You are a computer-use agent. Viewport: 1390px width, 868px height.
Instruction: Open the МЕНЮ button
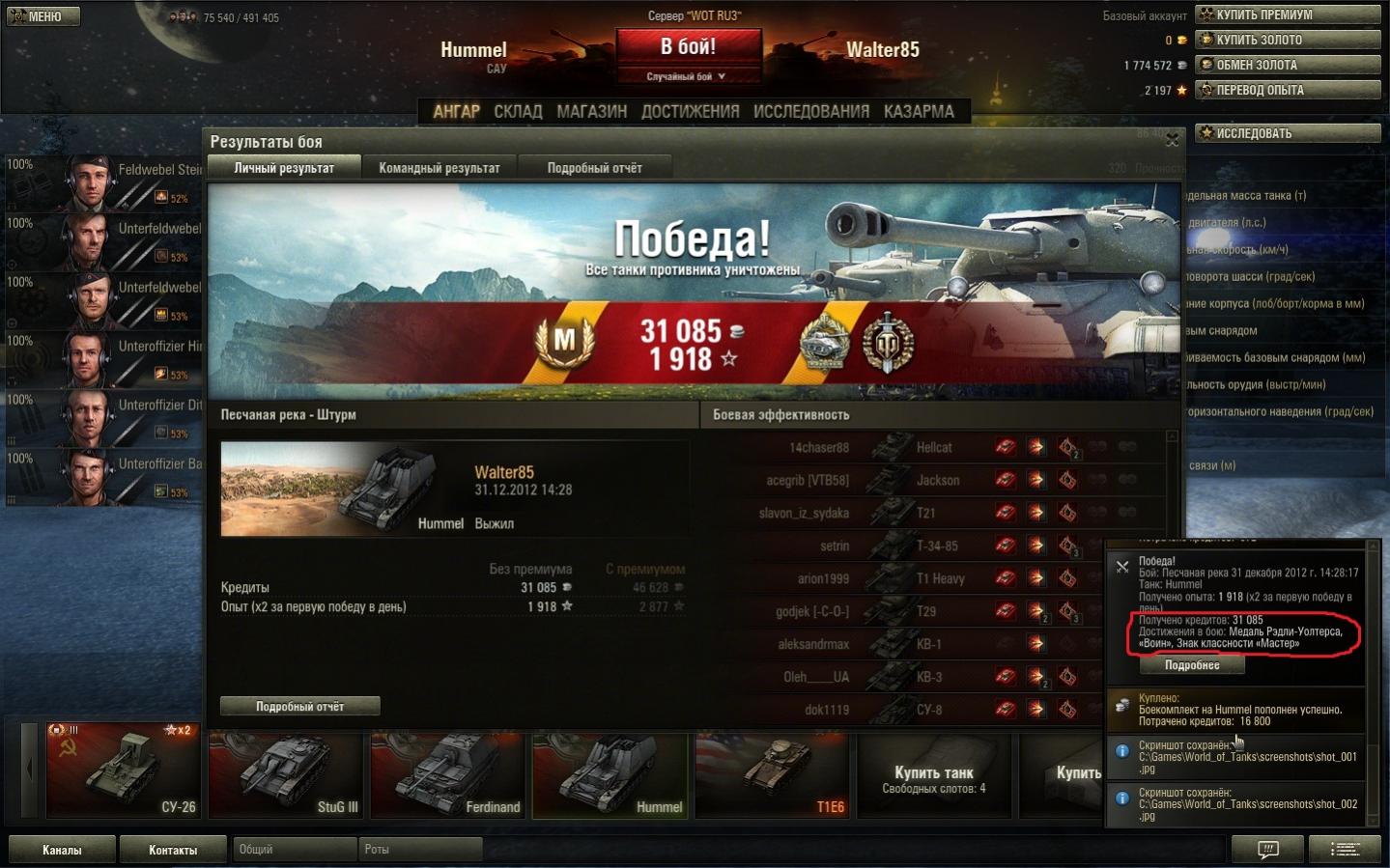[43, 16]
